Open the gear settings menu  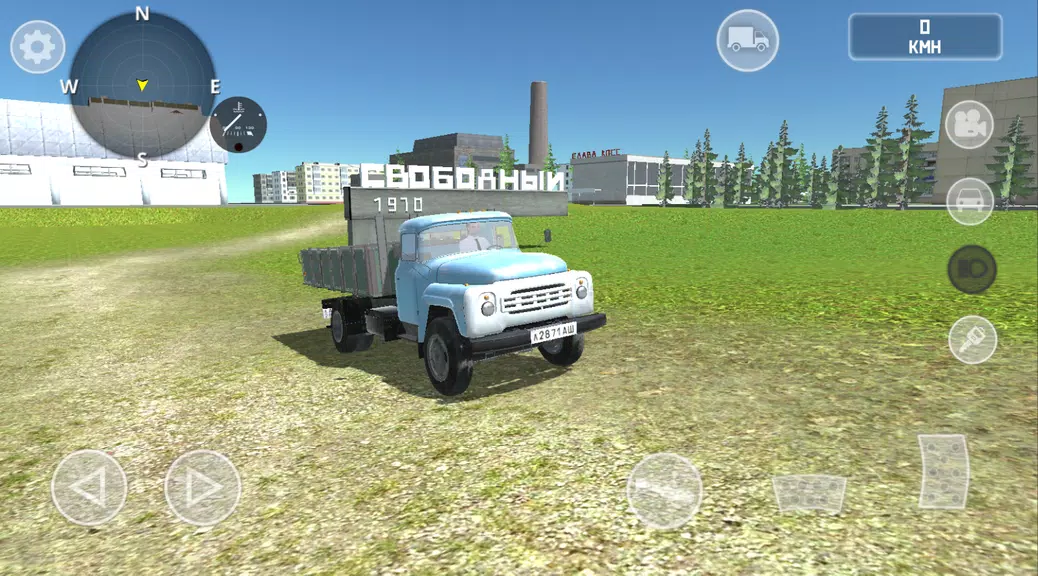pos(38,47)
